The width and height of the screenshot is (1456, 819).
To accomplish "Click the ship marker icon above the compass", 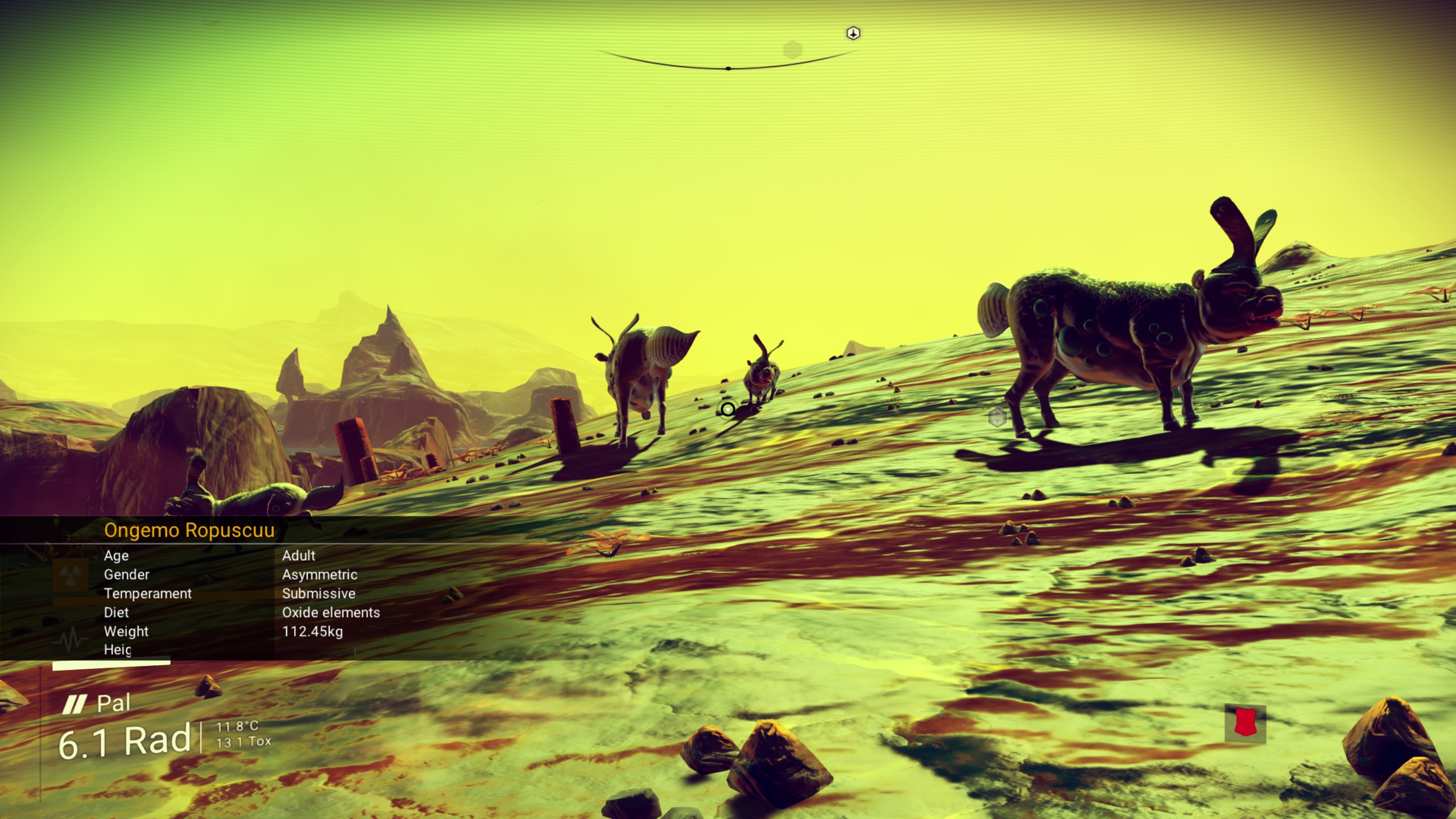I will pyautogui.click(x=853, y=34).
